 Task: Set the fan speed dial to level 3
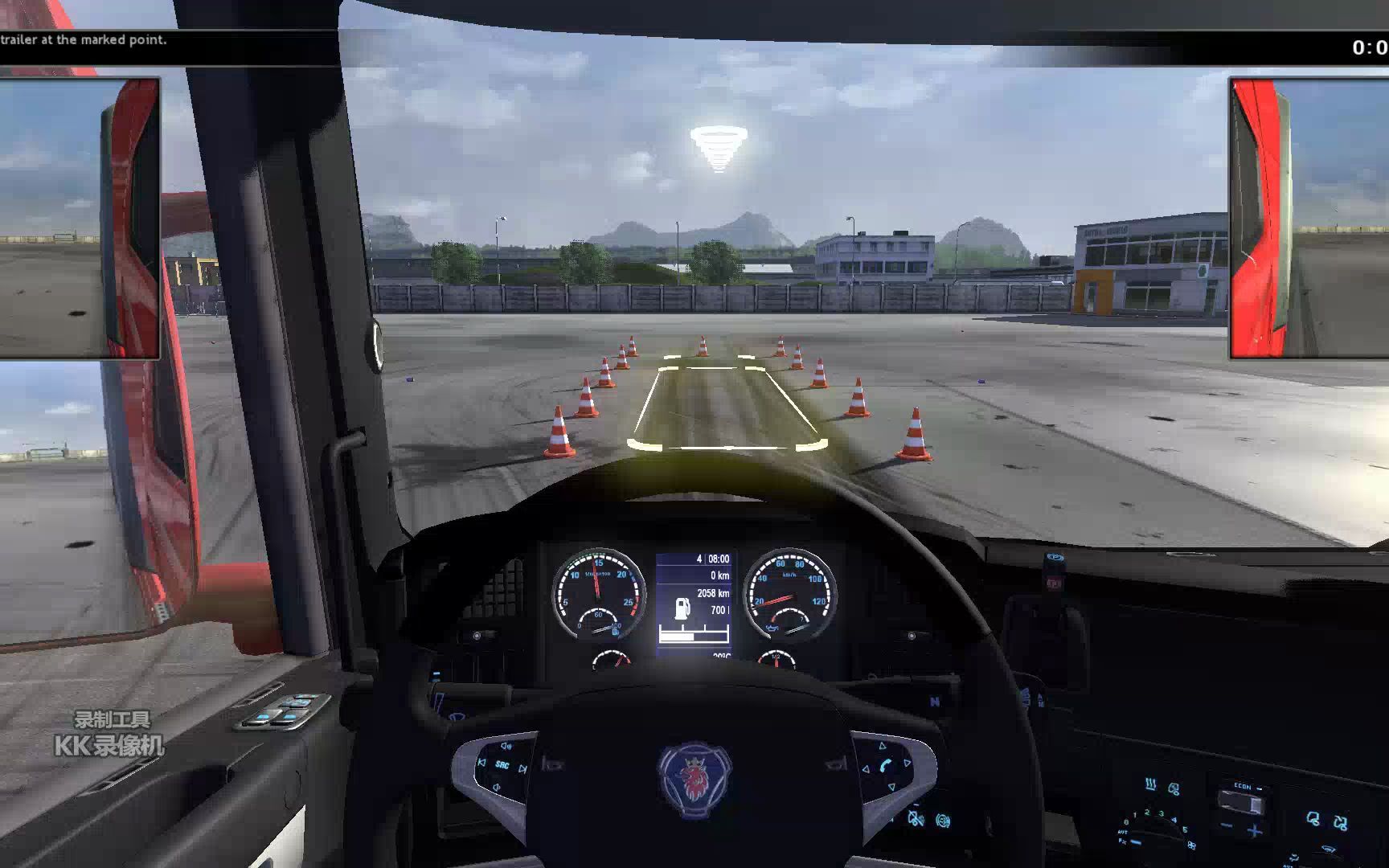pyautogui.click(x=1161, y=813)
